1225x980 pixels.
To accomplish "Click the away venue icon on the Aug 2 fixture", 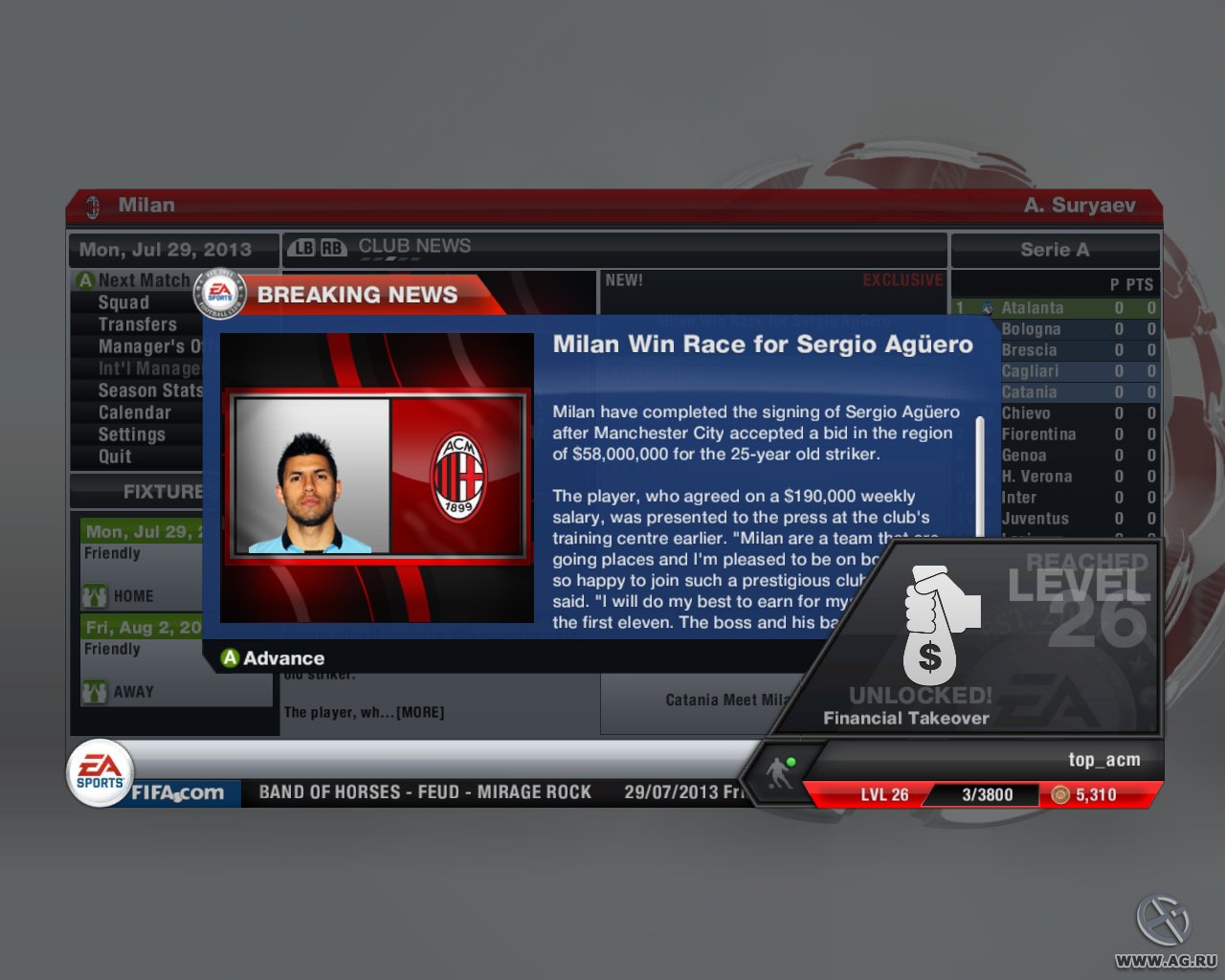I will coord(94,691).
